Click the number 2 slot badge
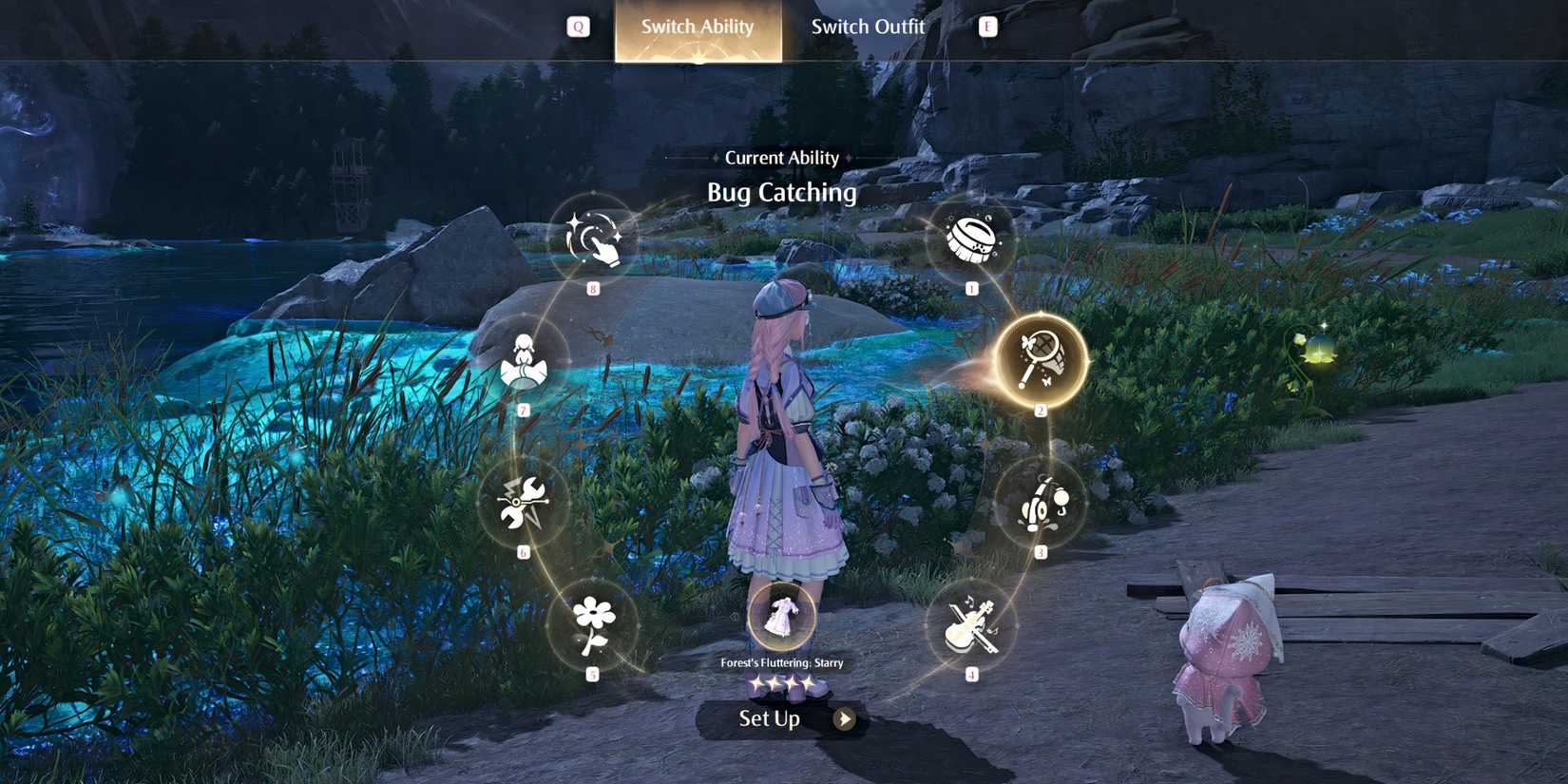The image size is (1568, 784). pyautogui.click(x=1042, y=409)
